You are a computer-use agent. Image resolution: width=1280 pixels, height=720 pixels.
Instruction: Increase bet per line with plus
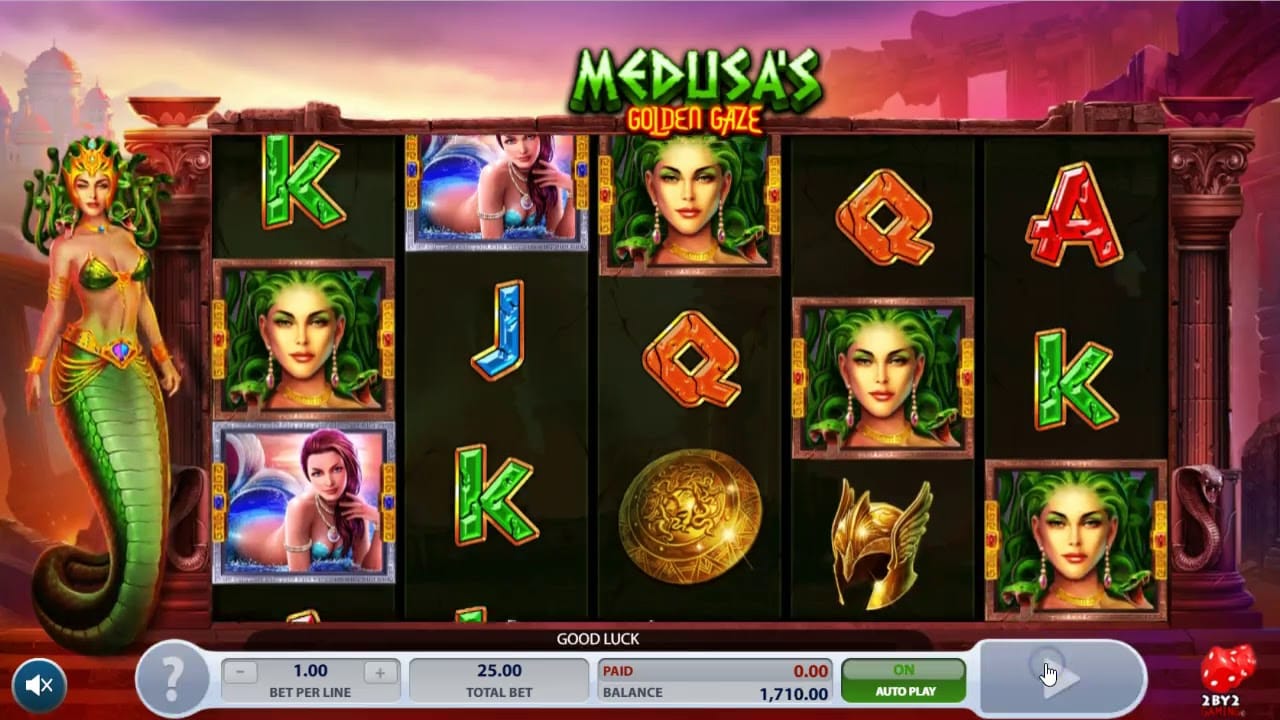point(380,672)
